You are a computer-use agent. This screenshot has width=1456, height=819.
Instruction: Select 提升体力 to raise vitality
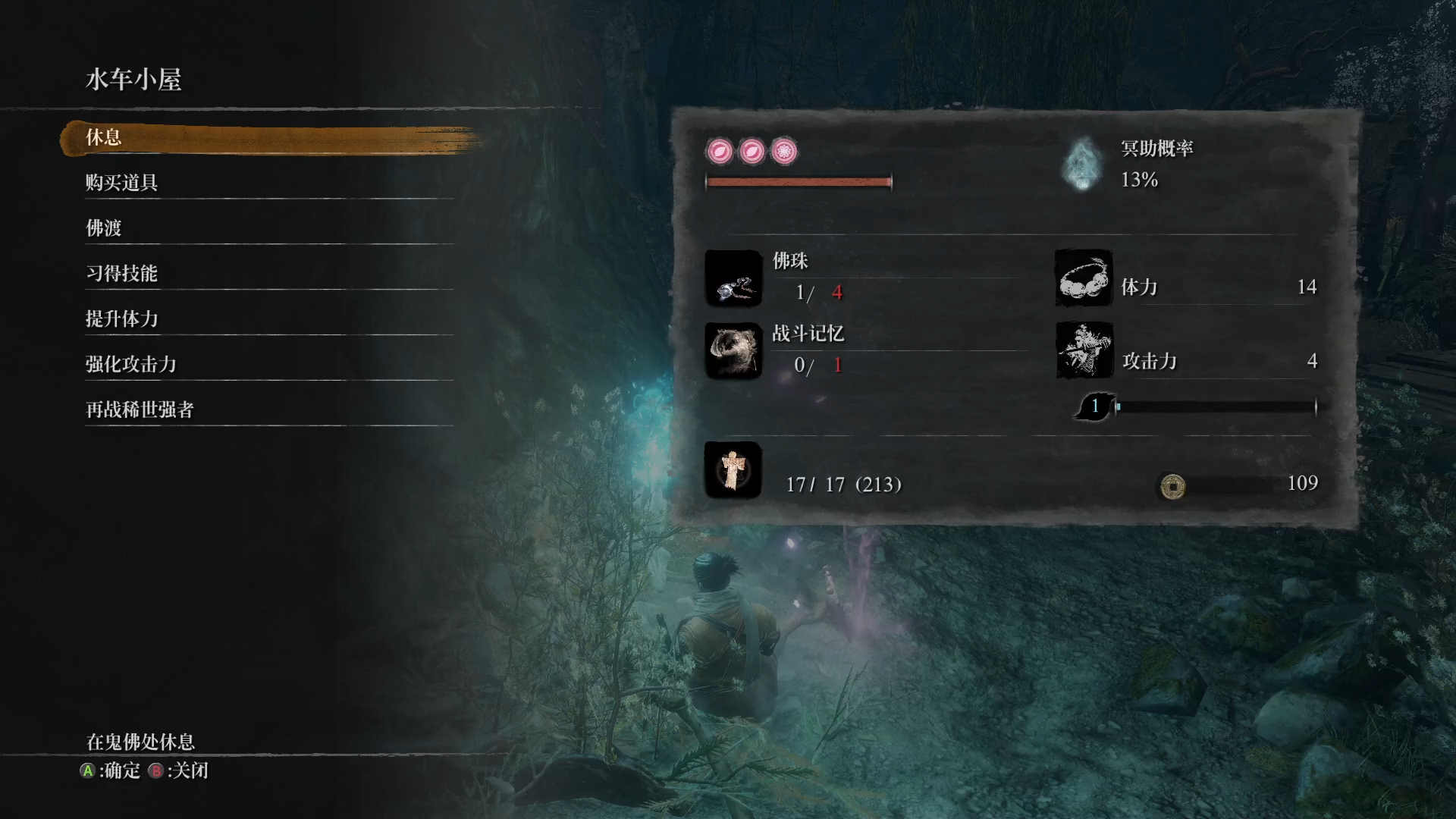[121, 319]
